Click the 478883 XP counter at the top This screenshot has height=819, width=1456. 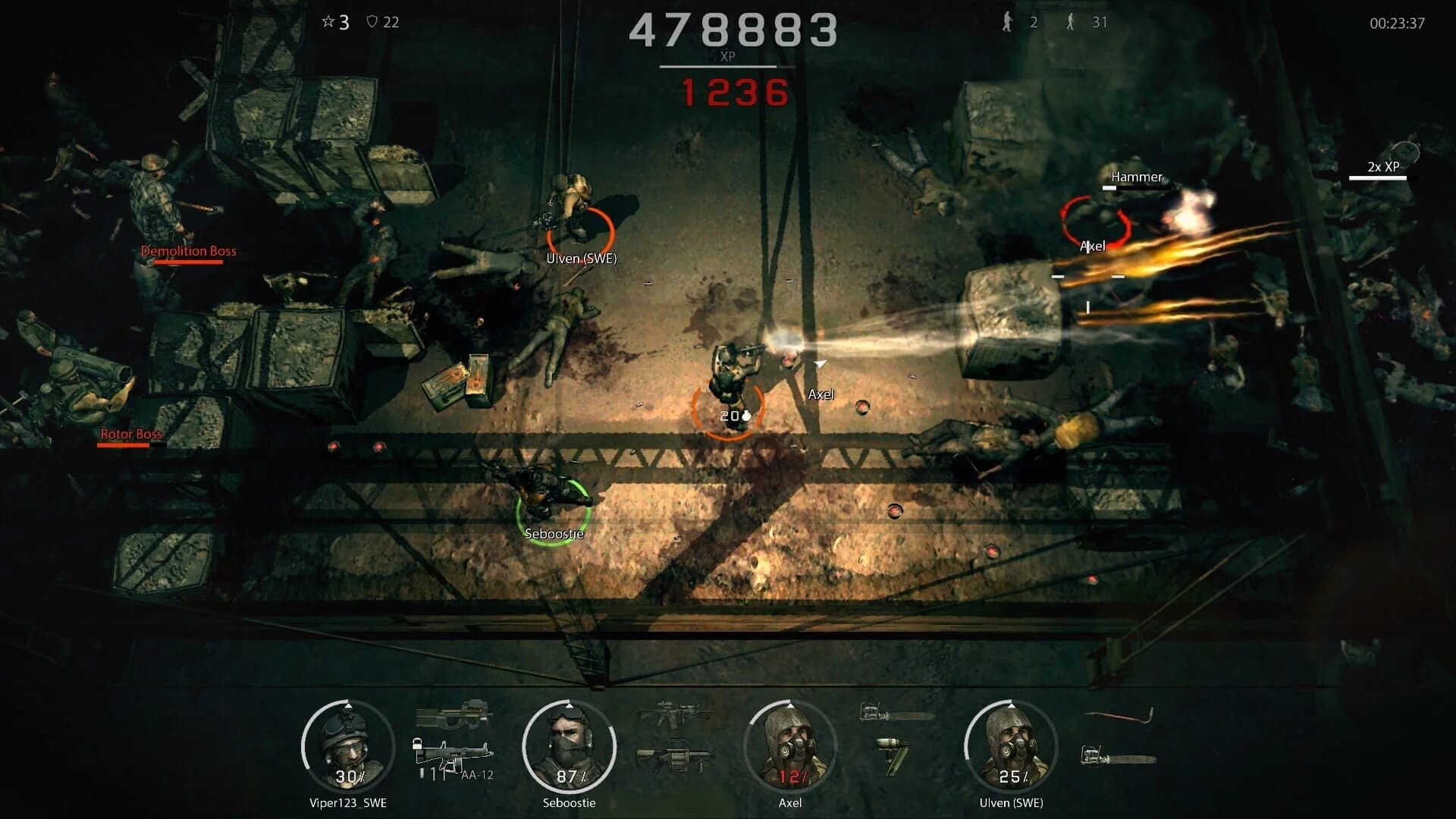734,30
